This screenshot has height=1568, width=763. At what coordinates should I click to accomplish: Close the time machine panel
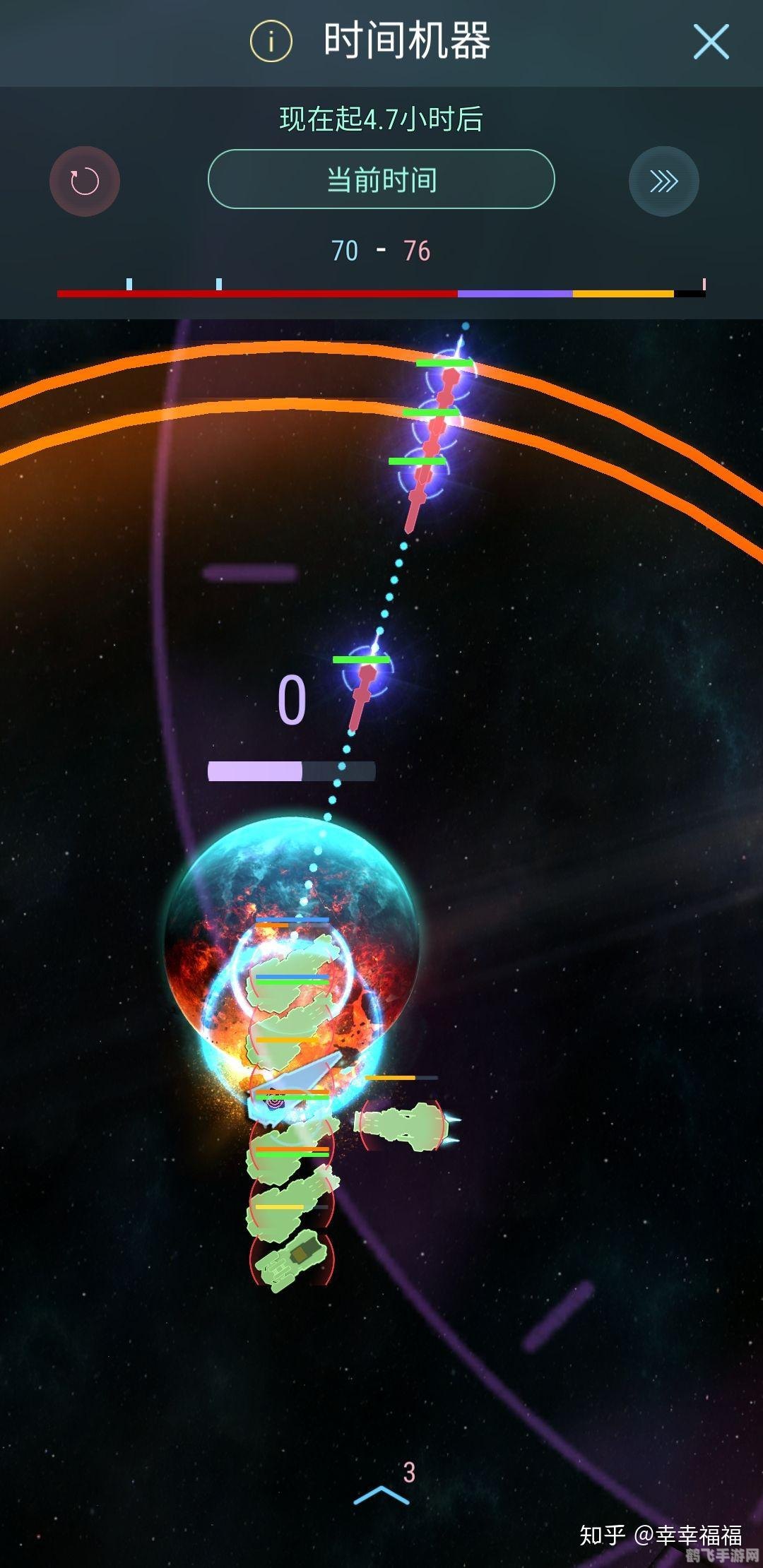(x=711, y=42)
